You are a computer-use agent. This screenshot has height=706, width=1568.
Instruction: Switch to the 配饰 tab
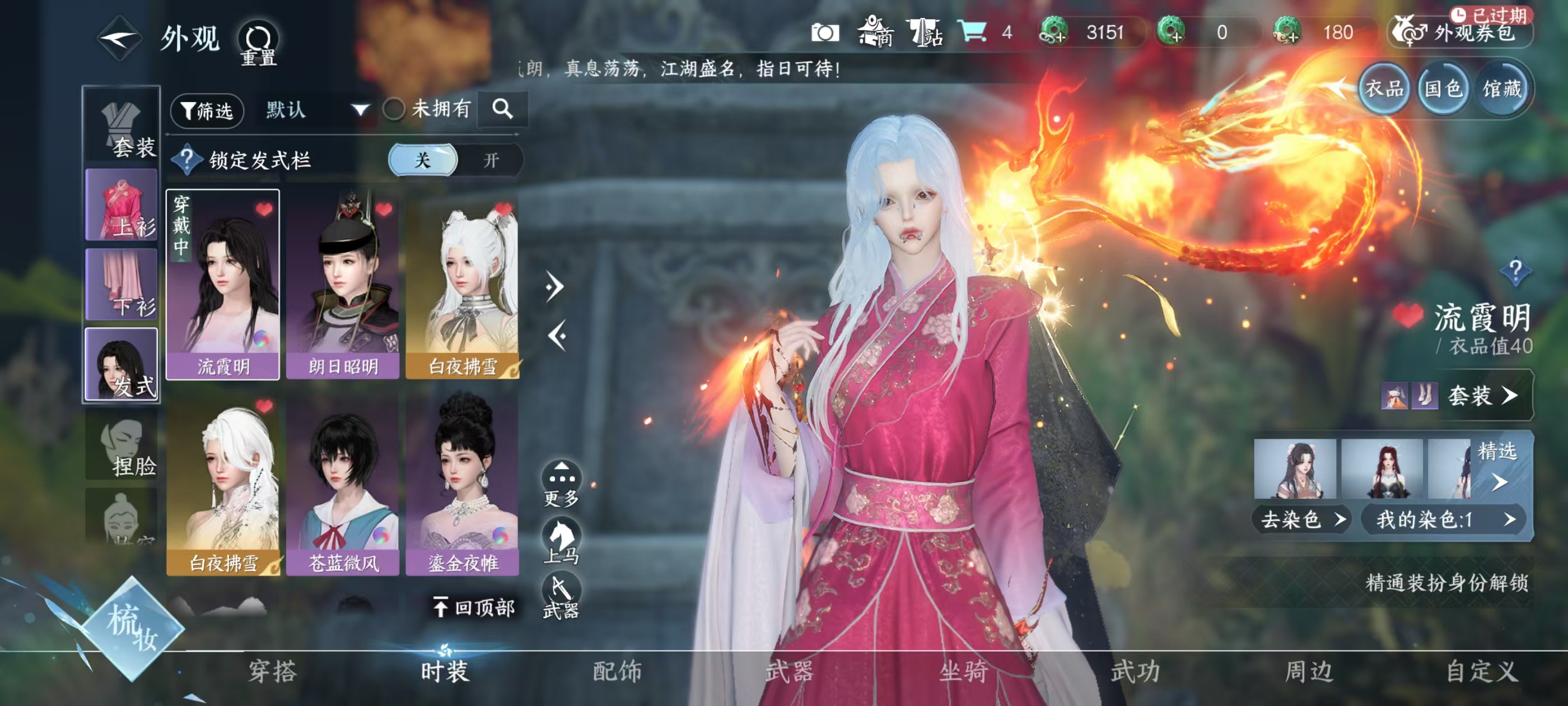tap(618, 670)
